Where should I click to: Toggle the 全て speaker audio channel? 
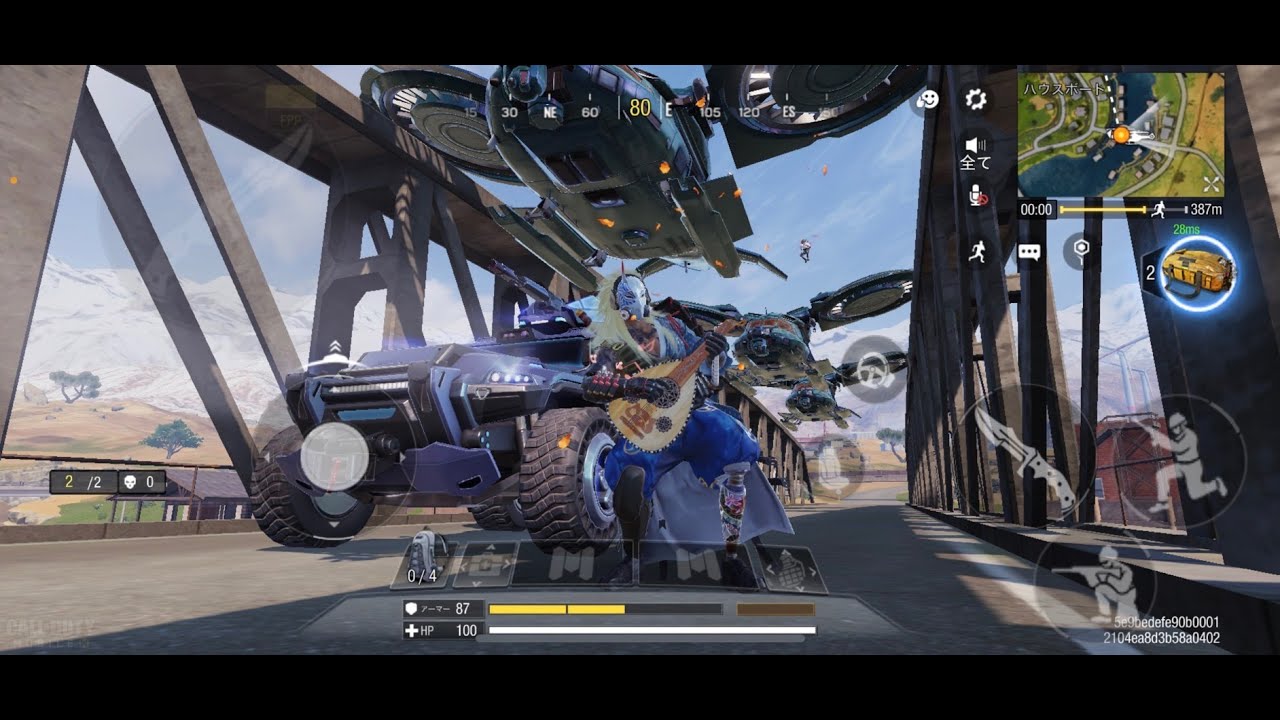[975, 153]
